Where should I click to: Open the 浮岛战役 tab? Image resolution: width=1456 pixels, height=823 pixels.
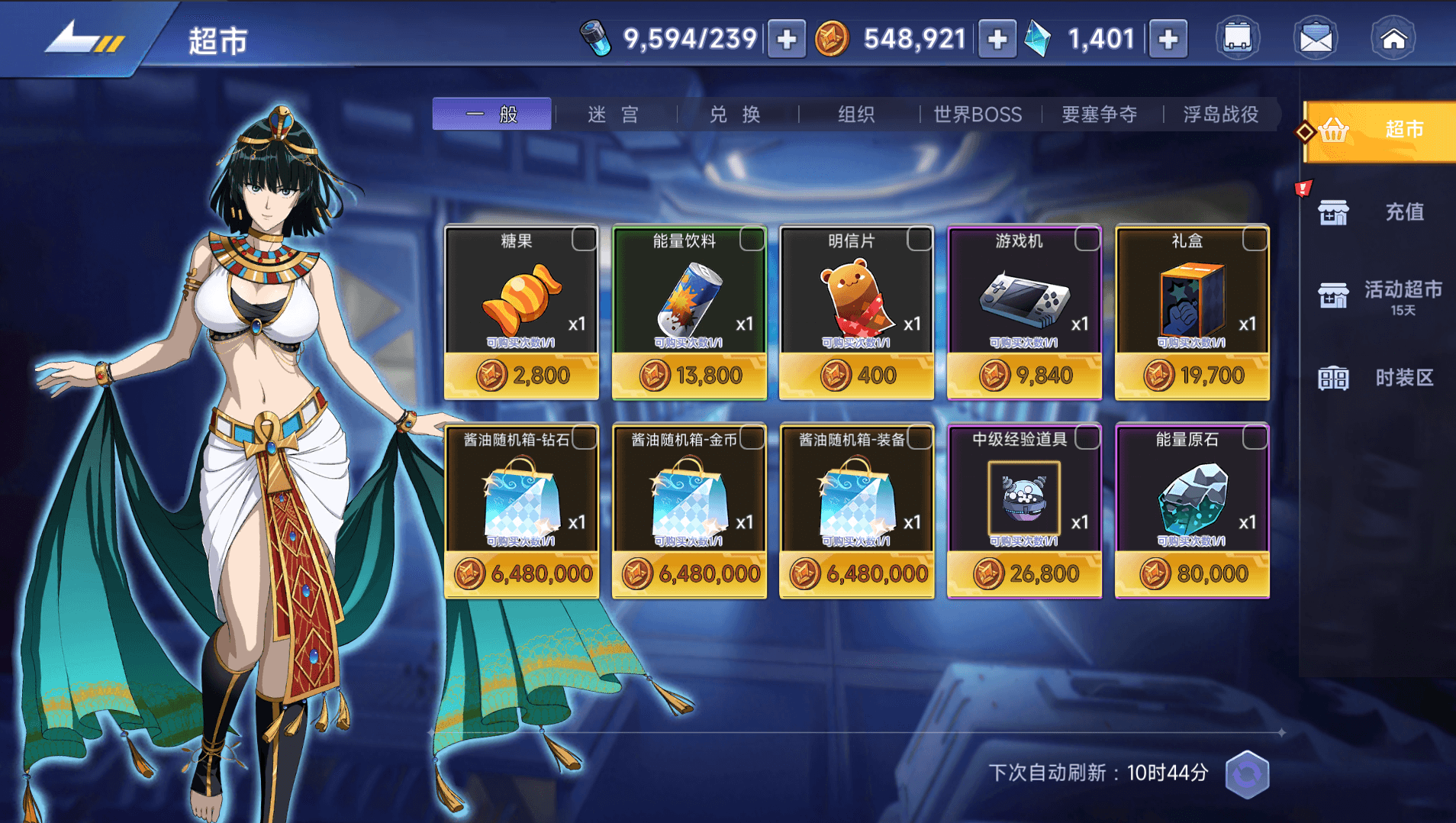pyautogui.click(x=1220, y=115)
